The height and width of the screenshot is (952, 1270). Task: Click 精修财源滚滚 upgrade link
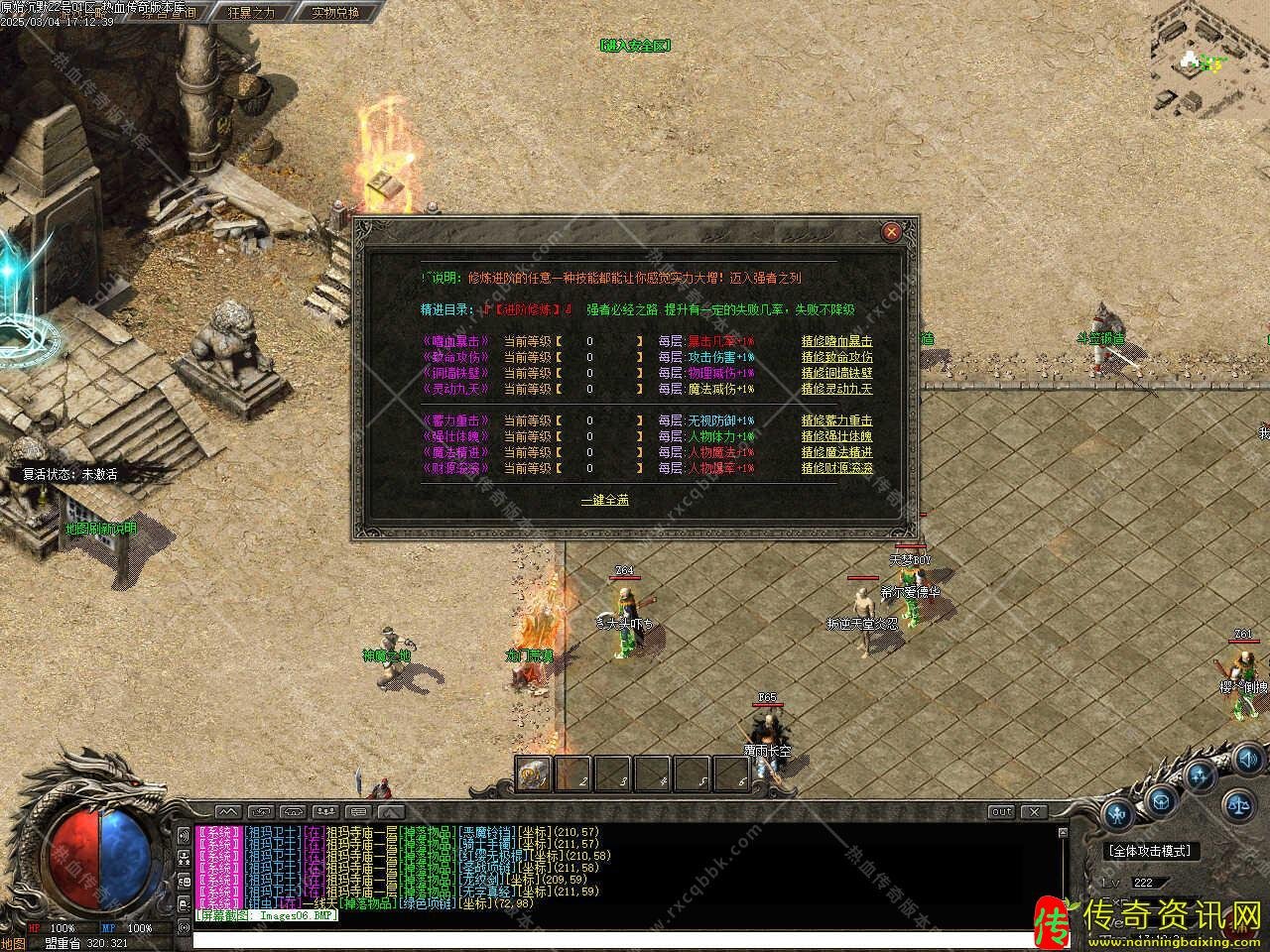[x=836, y=468]
